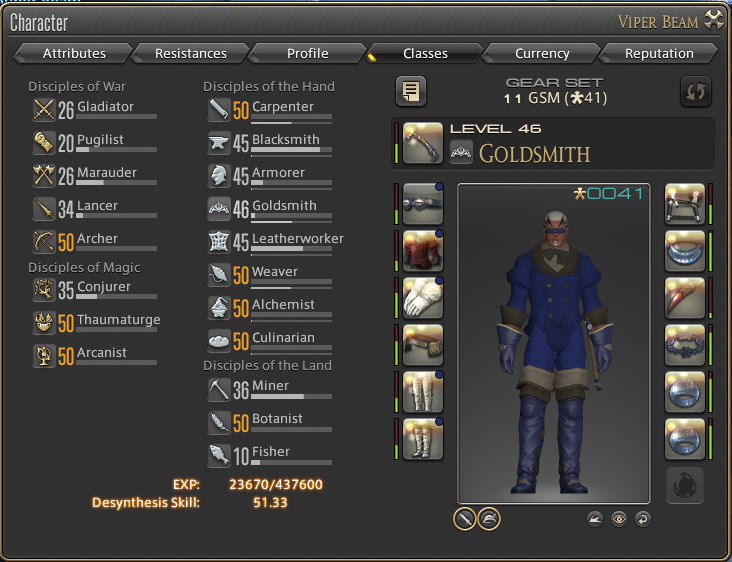The image size is (732, 562).
Task: Reset the character model rotation
Action: [642, 518]
